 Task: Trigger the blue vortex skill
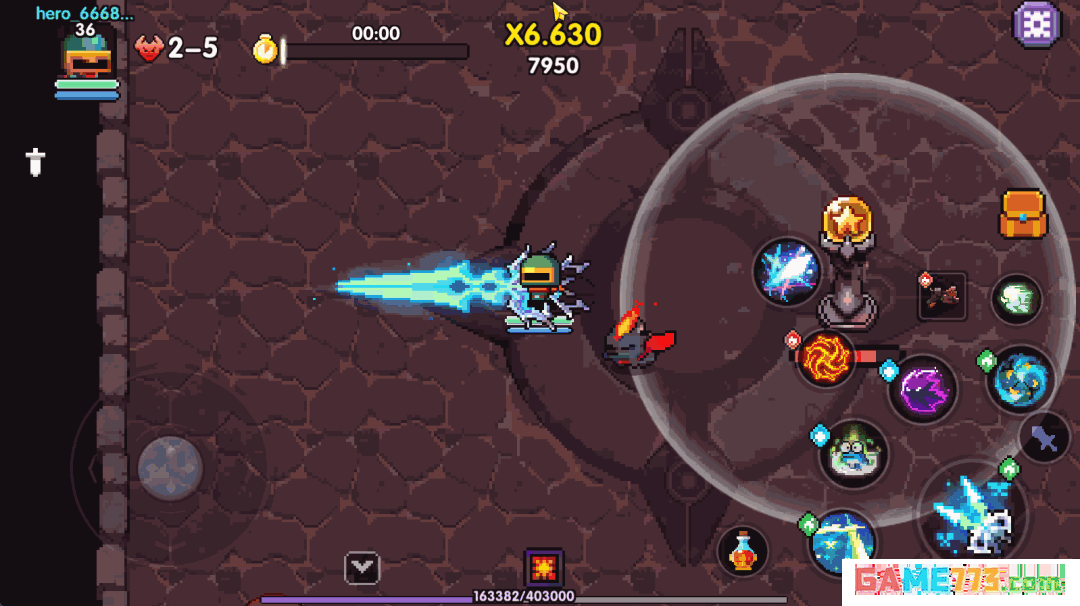(1021, 379)
